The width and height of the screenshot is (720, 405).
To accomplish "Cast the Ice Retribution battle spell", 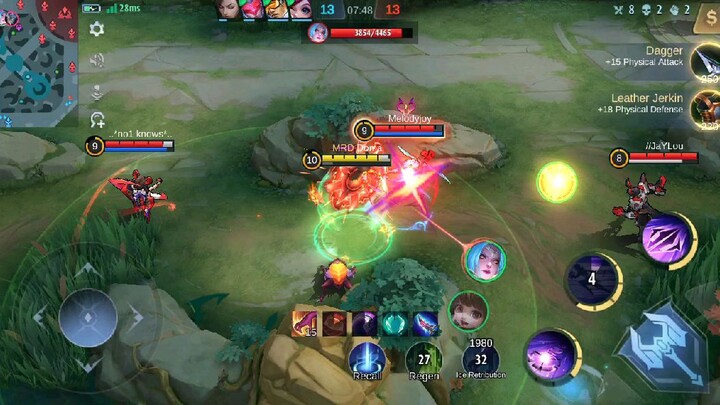I will coord(481,357).
